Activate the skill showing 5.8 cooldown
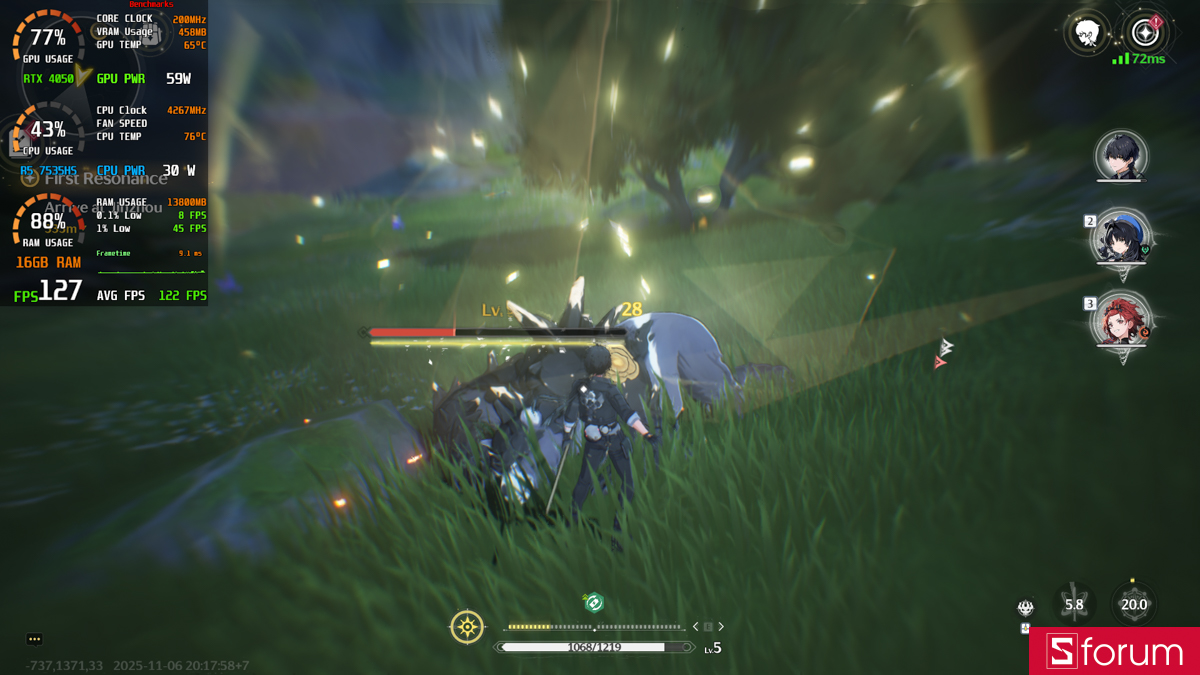The height and width of the screenshot is (675, 1200). coord(1074,604)
